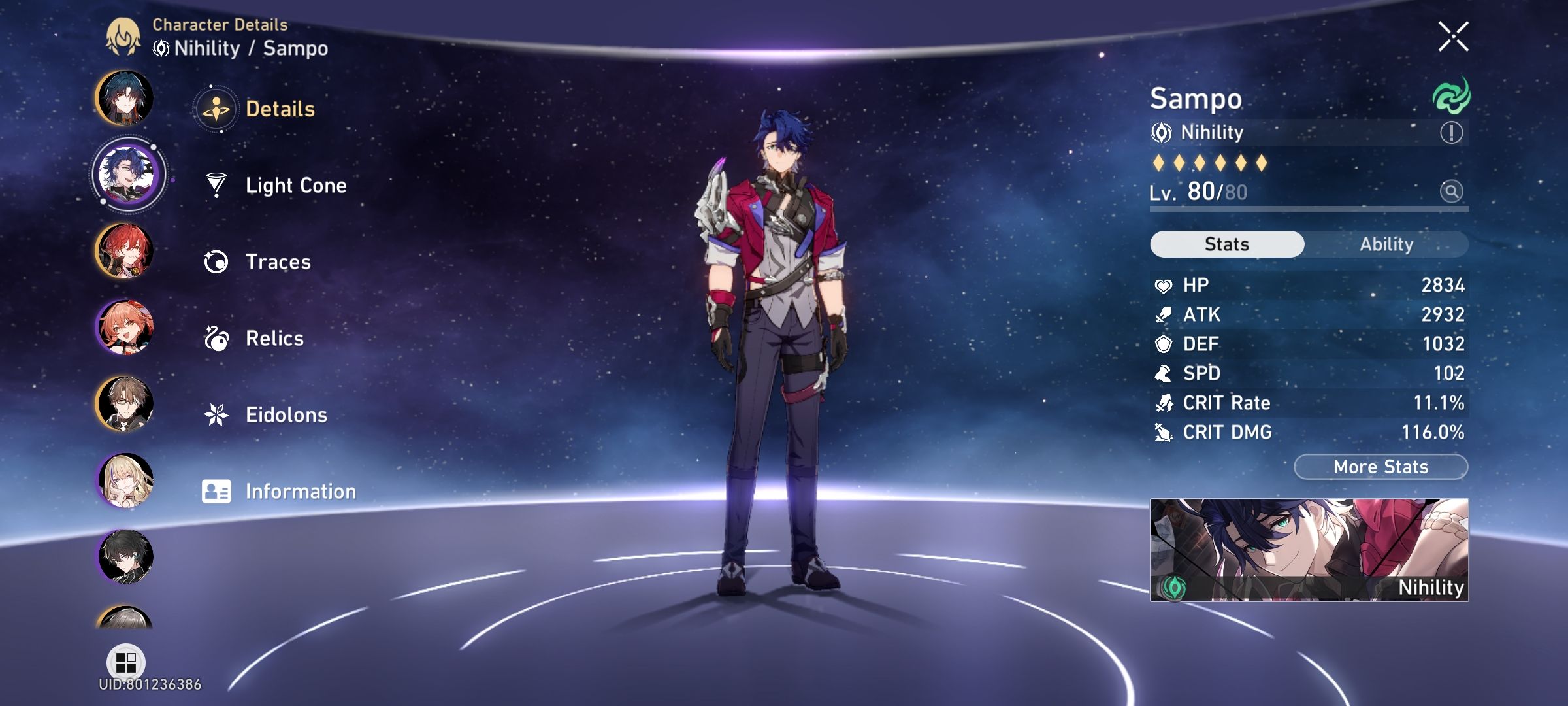
Task: Open the Light Cone section
Action: coord(296,185)
